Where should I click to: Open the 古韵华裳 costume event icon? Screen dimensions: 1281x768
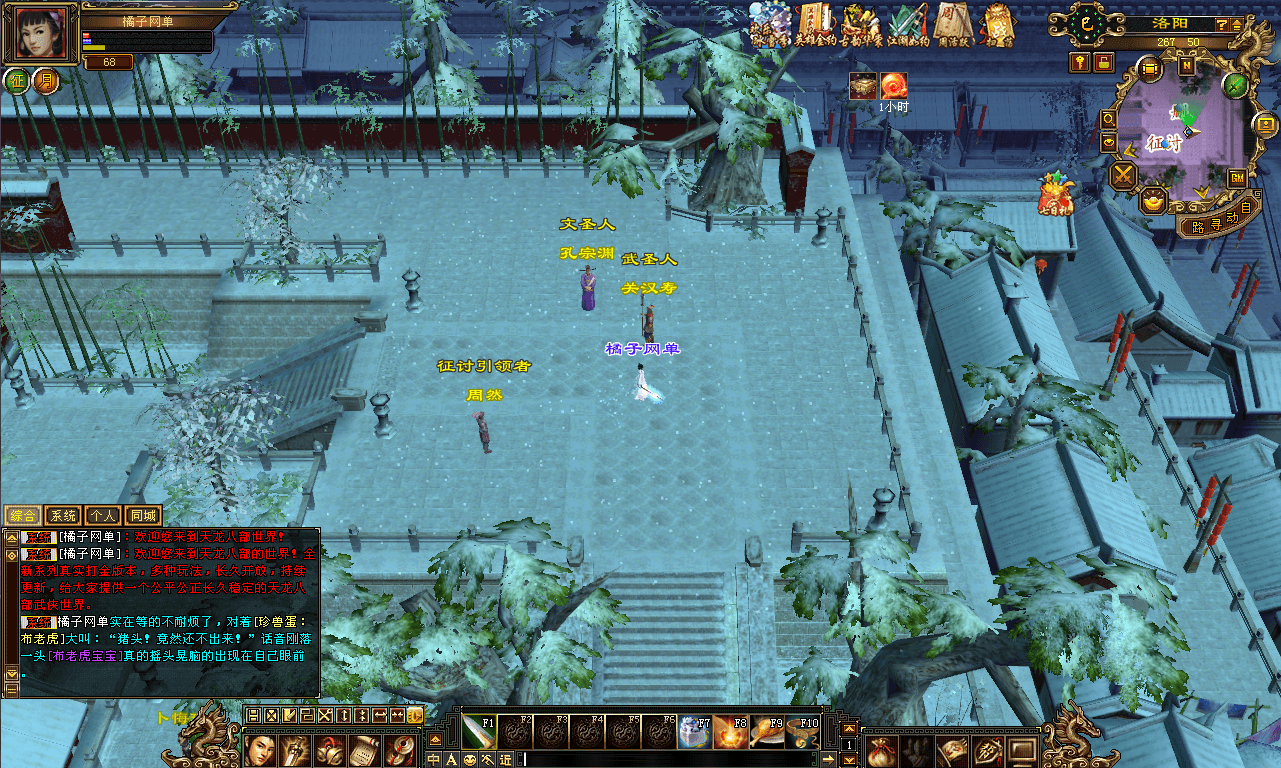tap(861, 25)
